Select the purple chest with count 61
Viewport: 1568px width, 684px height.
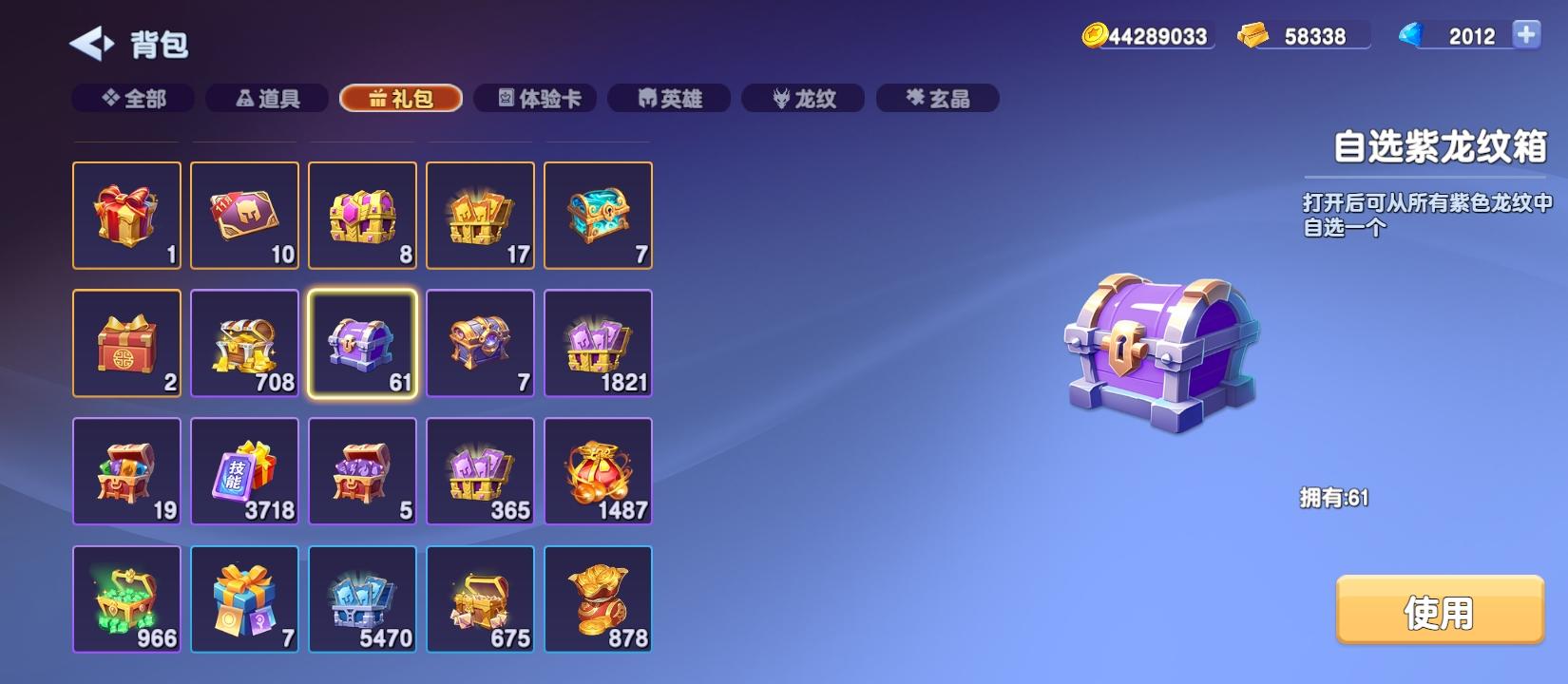[362, 342]
